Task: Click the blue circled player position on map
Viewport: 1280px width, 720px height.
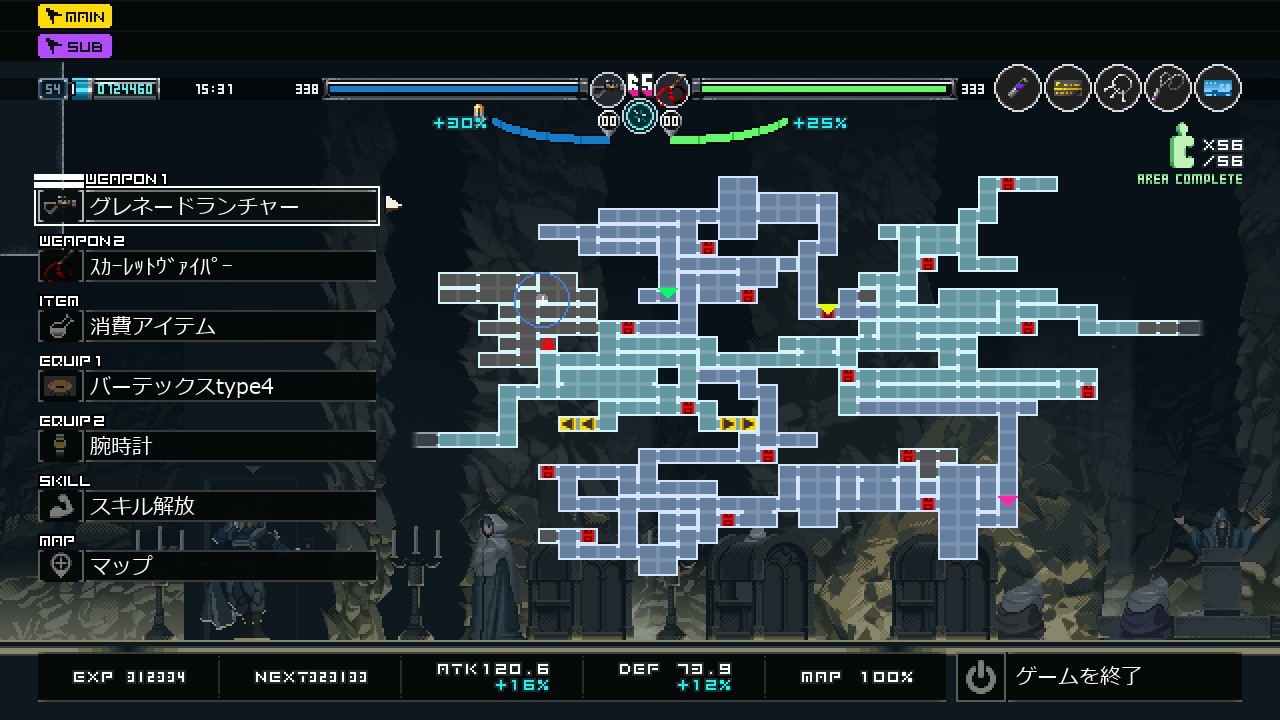Action: tap(542, 300)
